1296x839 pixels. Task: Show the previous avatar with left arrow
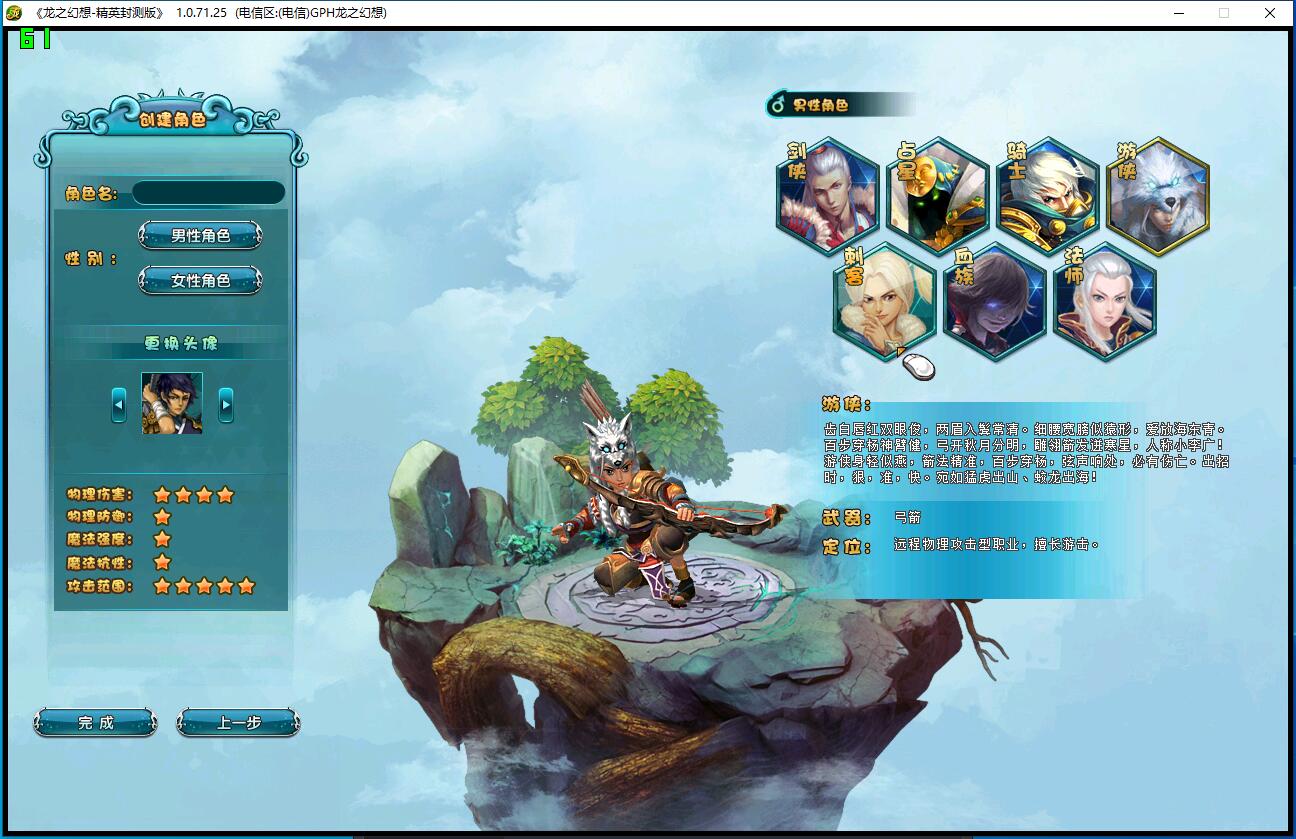click(x=119, y=404)
